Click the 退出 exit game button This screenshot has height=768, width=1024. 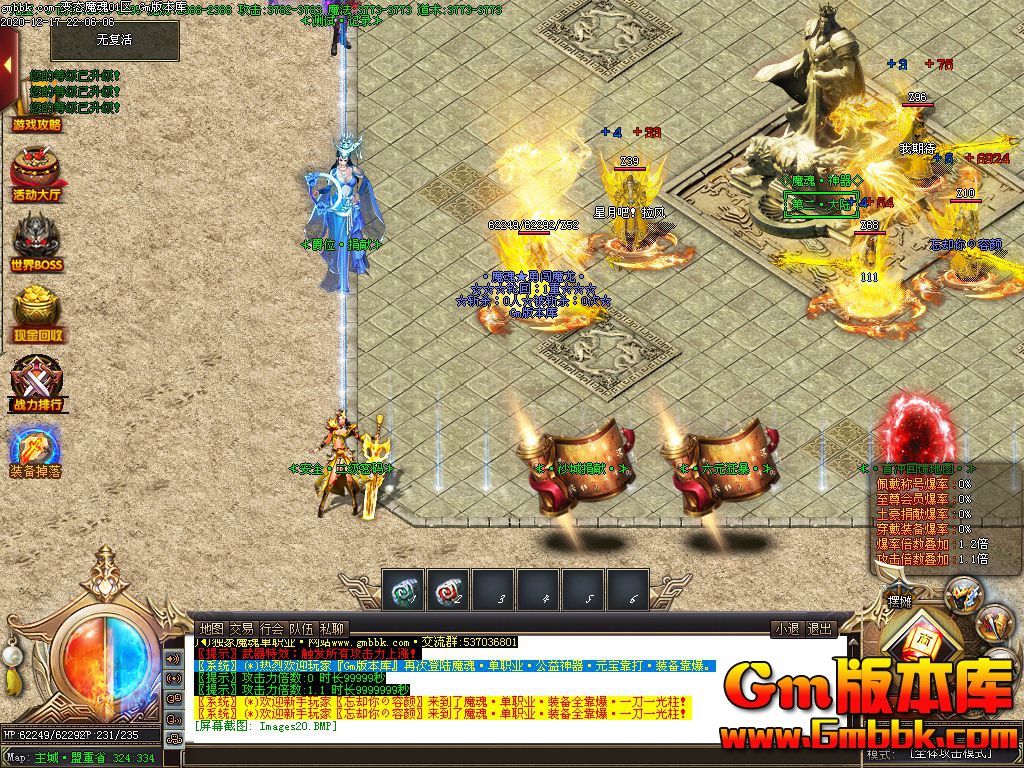click(x=820, y=629)
